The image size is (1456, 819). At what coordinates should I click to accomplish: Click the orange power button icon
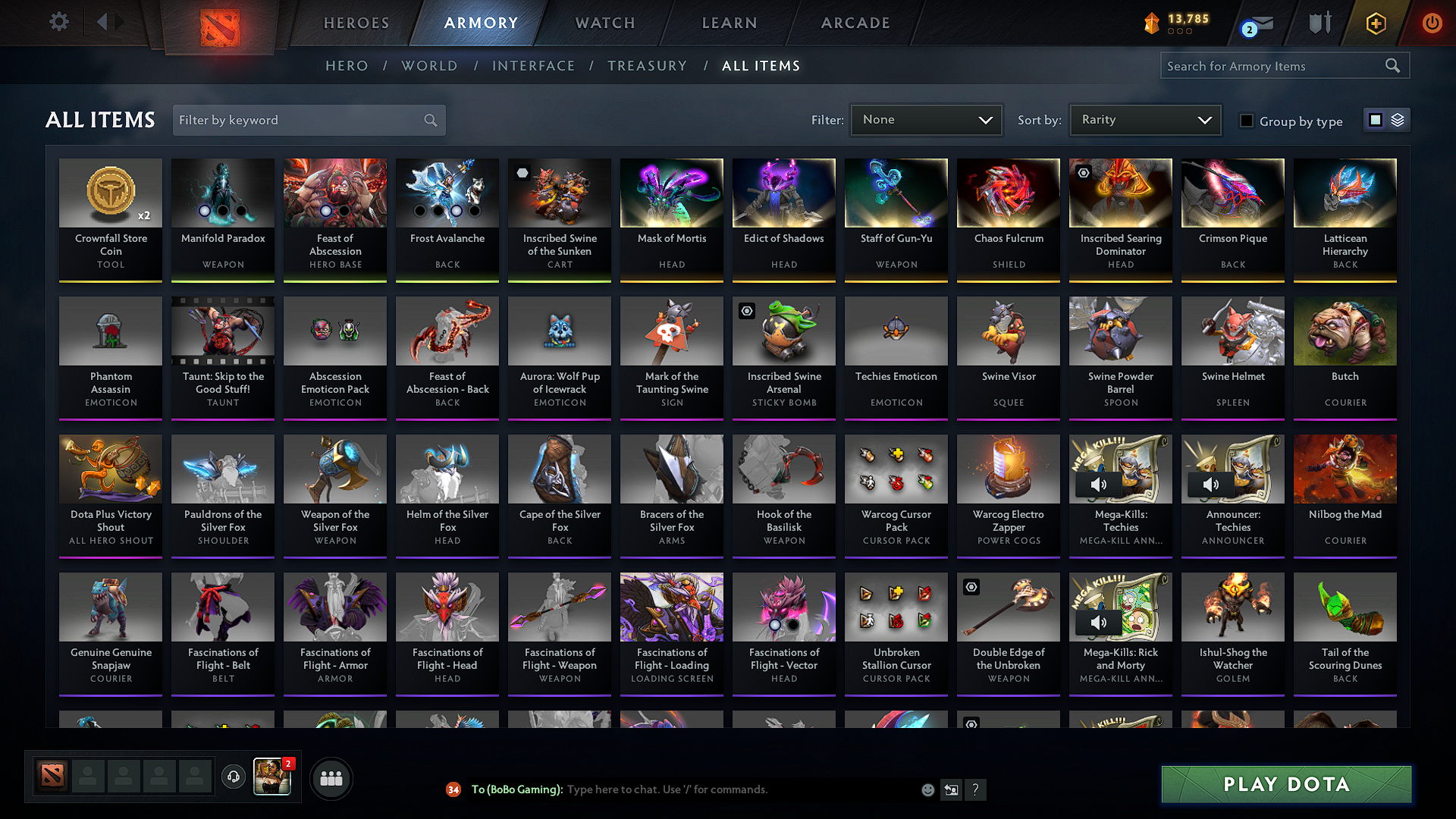(1432, 23)
